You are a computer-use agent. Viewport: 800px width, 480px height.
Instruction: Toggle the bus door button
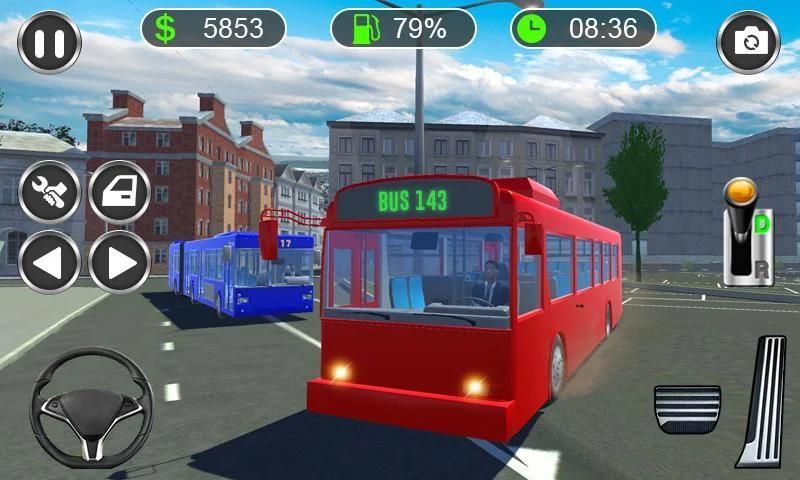pyautogui.click(x=119, y=191)
